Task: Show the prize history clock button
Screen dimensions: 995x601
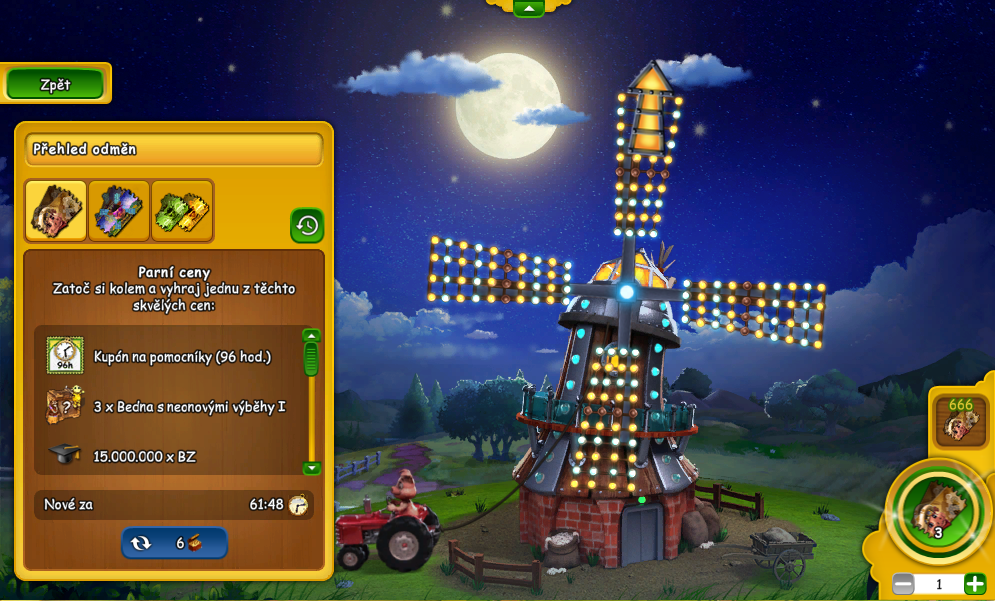Action: click(x=307, y=225)
